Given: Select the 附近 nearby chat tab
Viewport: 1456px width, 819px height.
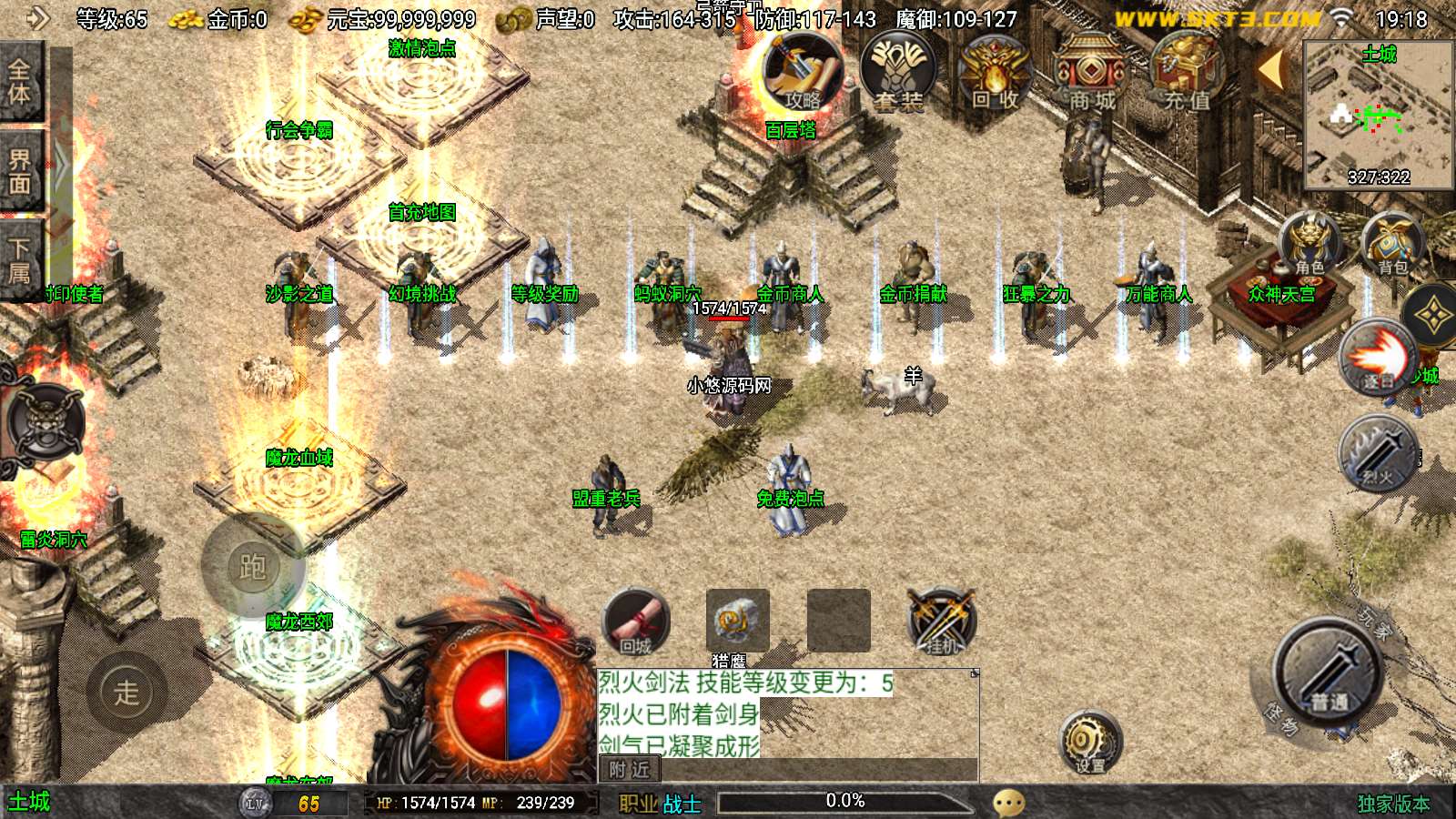Looking at the screenshot, I should [629, 770].
